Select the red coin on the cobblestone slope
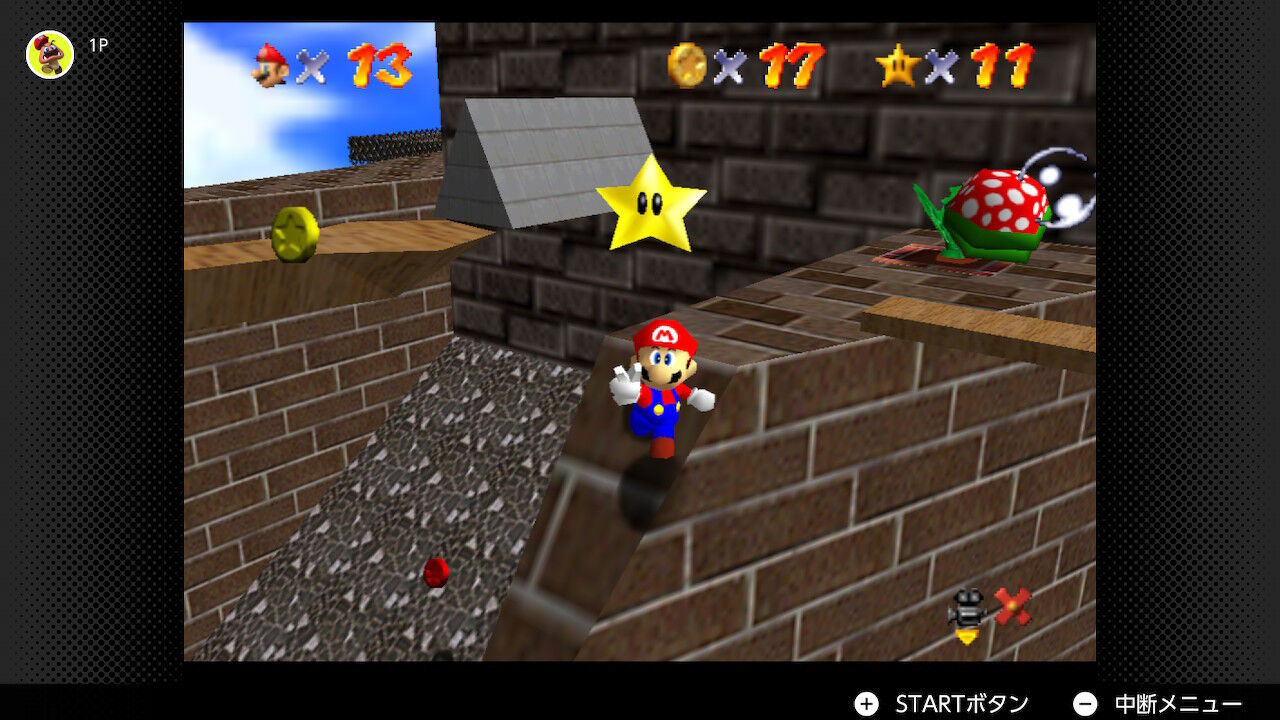Image resolution: width=1280 pixels, height=720 pixels. (437, 574)
